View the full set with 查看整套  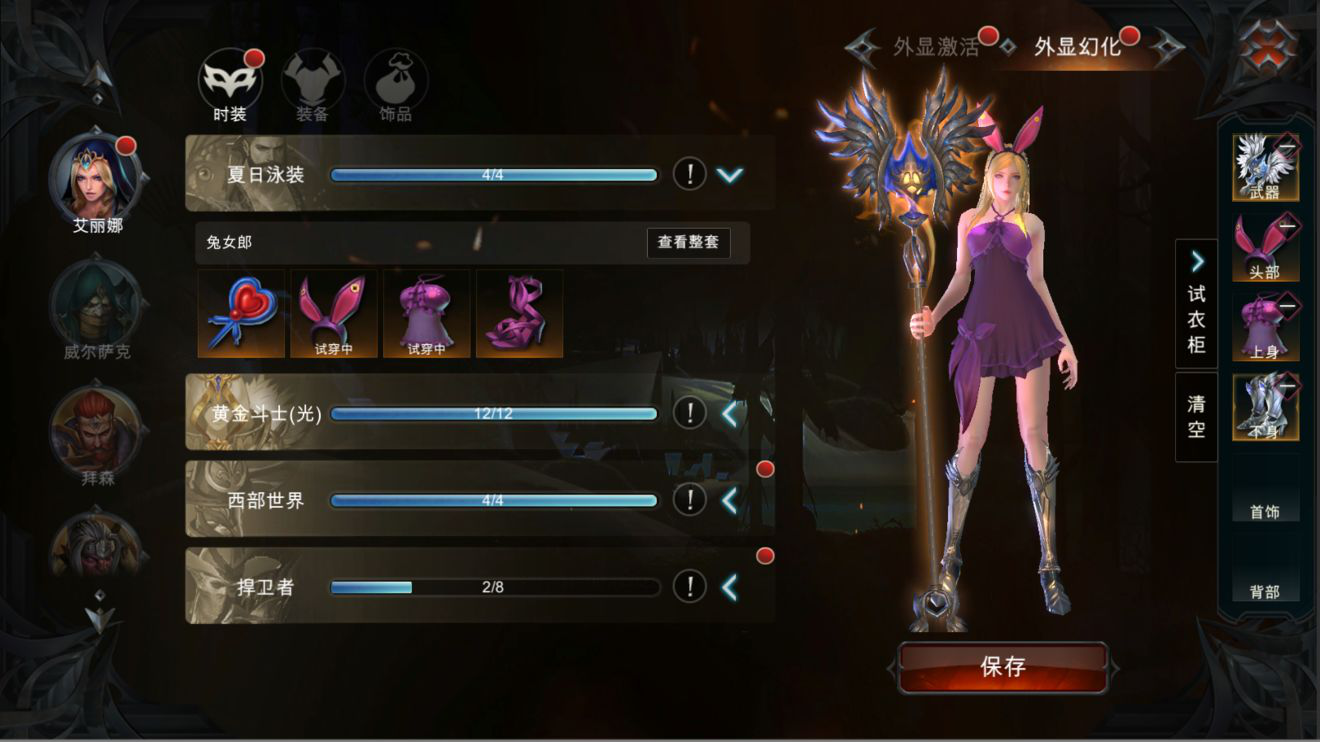688,243
